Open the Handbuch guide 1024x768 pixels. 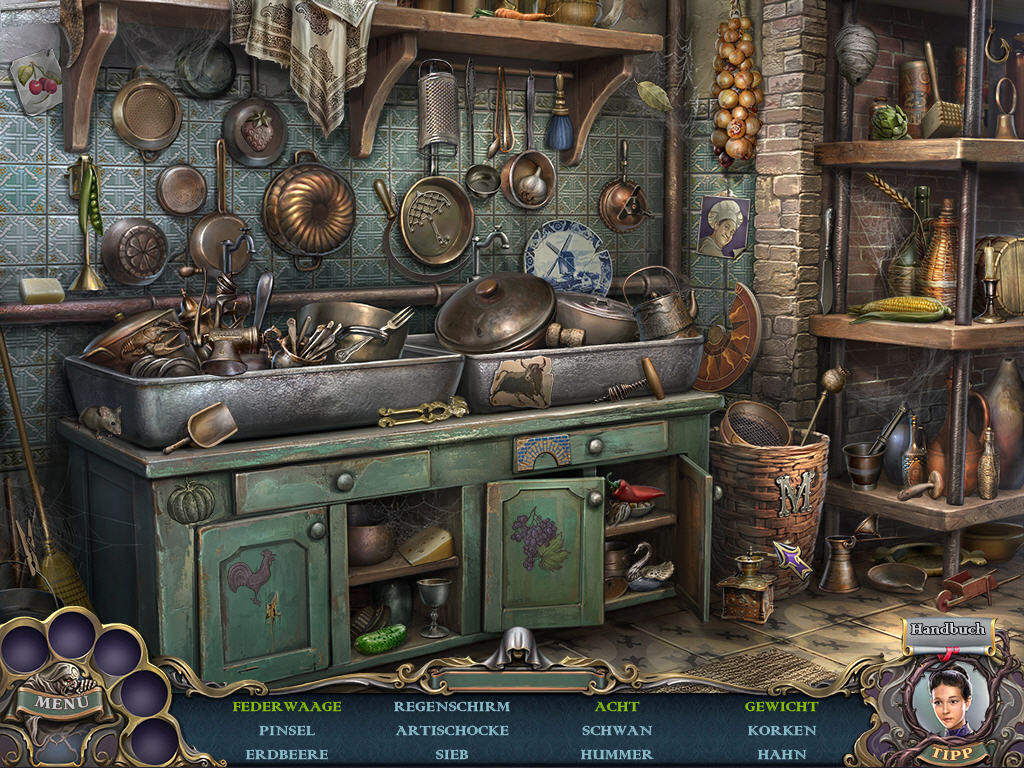[x=948, y=630]
